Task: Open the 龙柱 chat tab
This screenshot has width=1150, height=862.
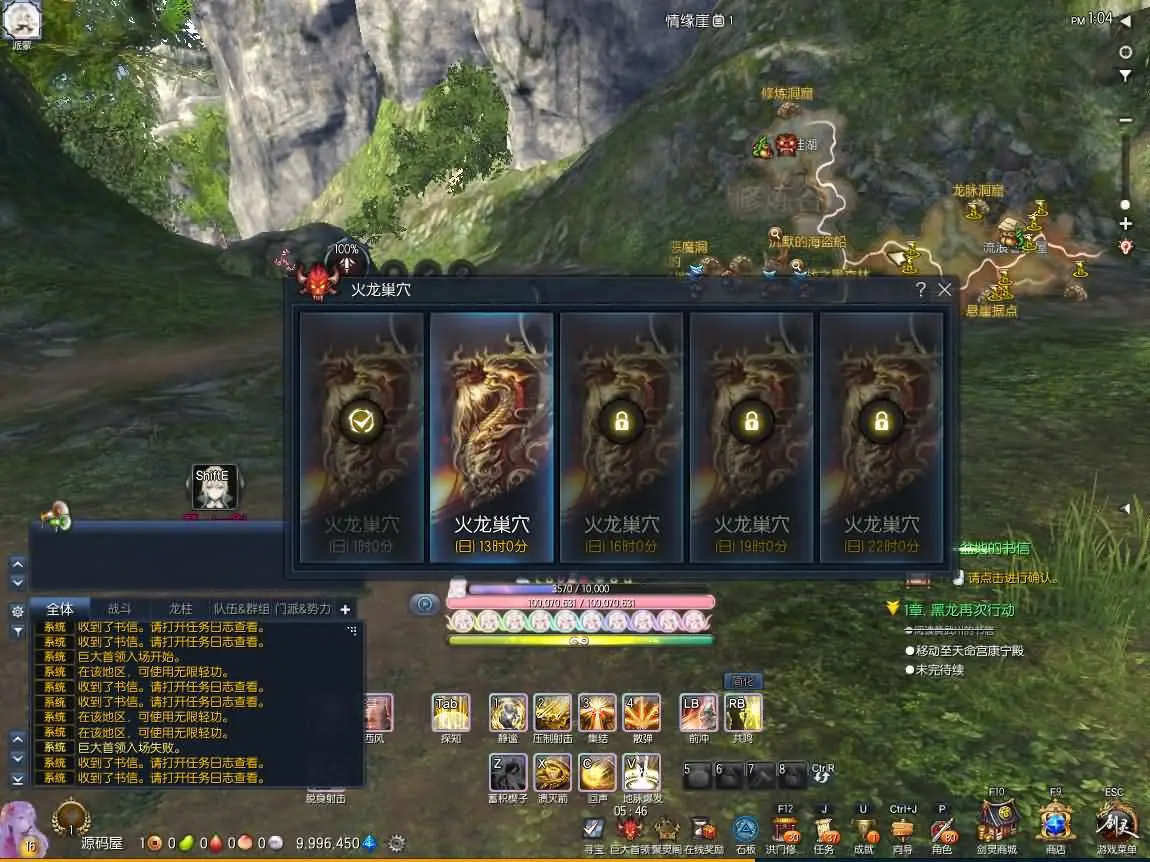Action: [180, 609]
